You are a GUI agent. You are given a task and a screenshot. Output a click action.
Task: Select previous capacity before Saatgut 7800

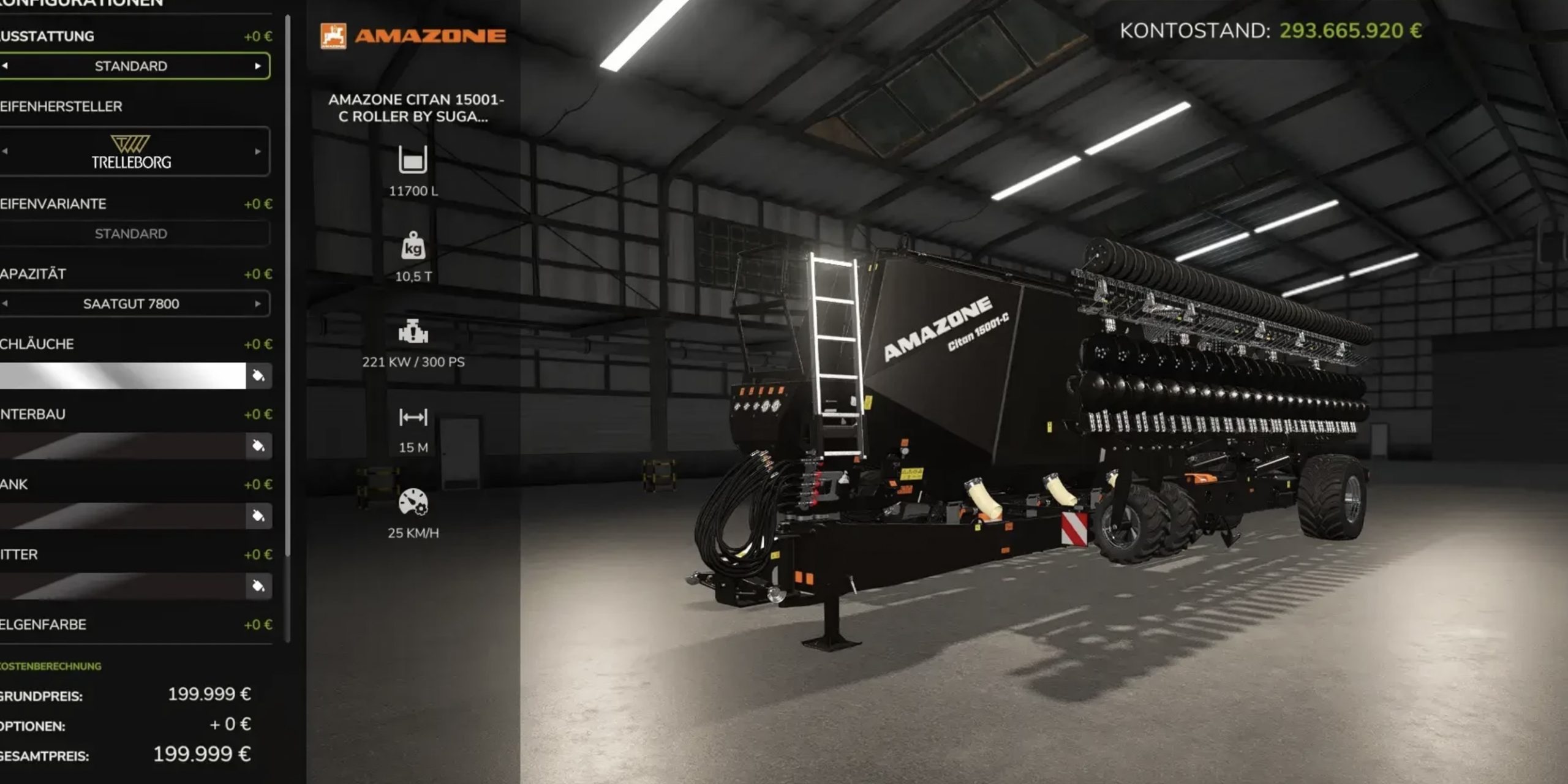point(5,304)
